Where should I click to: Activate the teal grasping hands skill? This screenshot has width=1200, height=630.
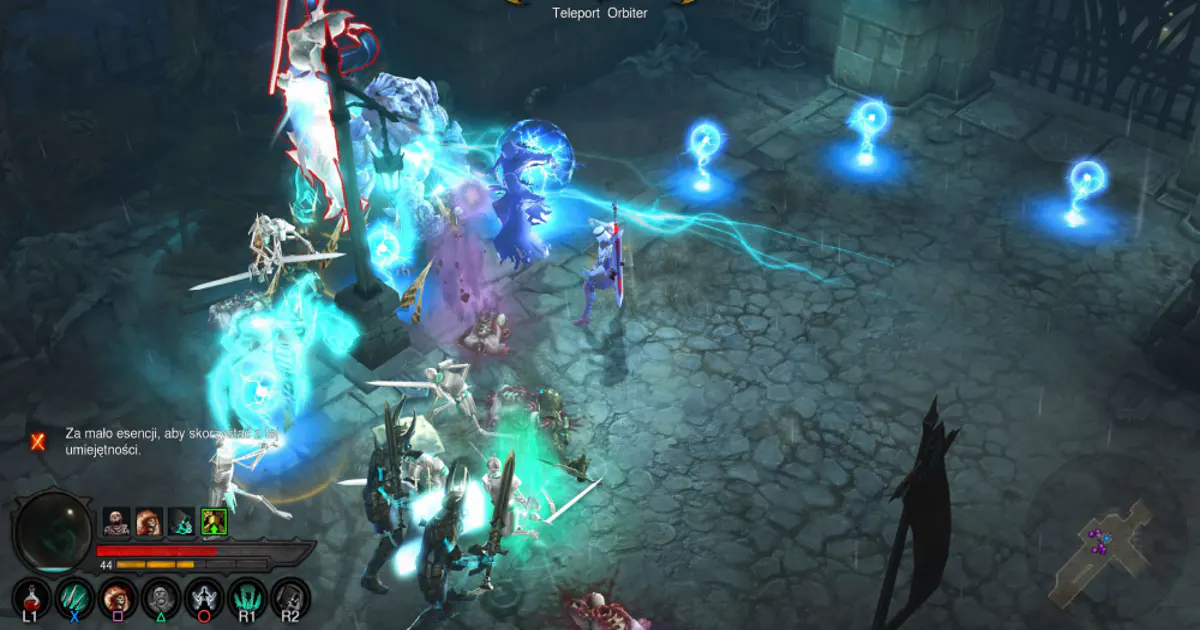pos(247,598)
